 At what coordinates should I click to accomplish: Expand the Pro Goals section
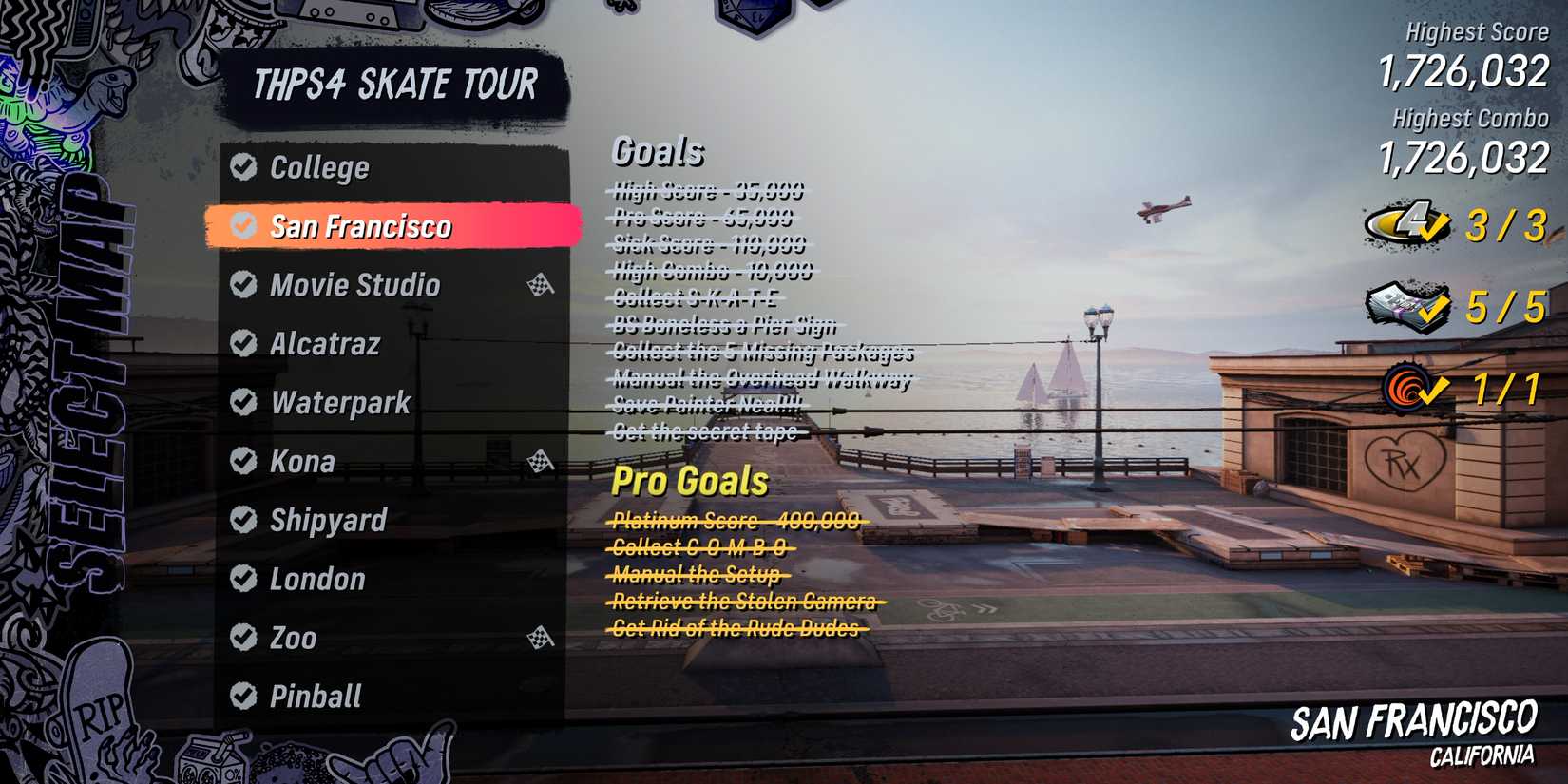click(691, 481)
